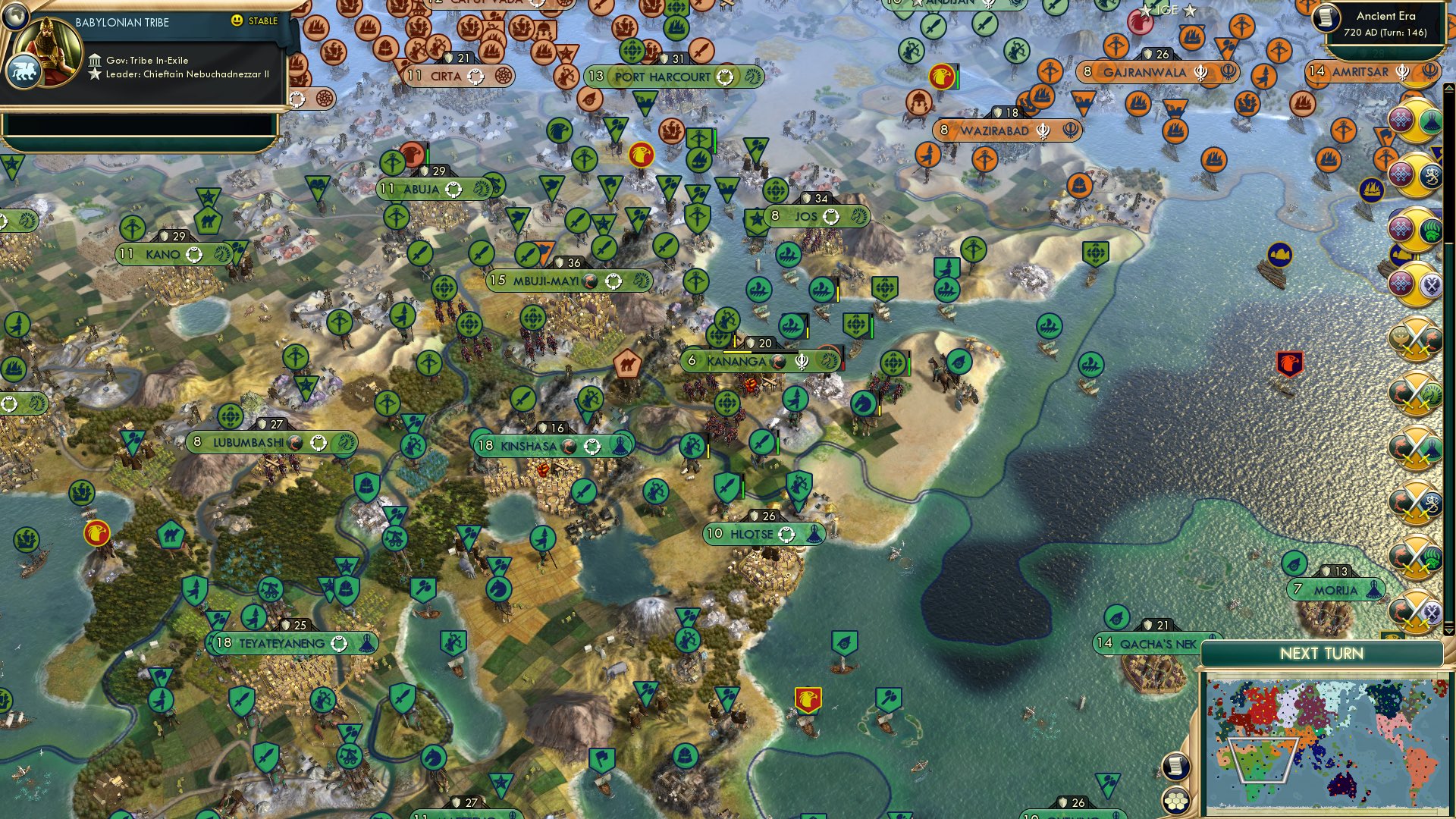Click the STABLE happiness smiley indicator
Viewport: 1456px width, 819px height.
(x=237, y=22)
